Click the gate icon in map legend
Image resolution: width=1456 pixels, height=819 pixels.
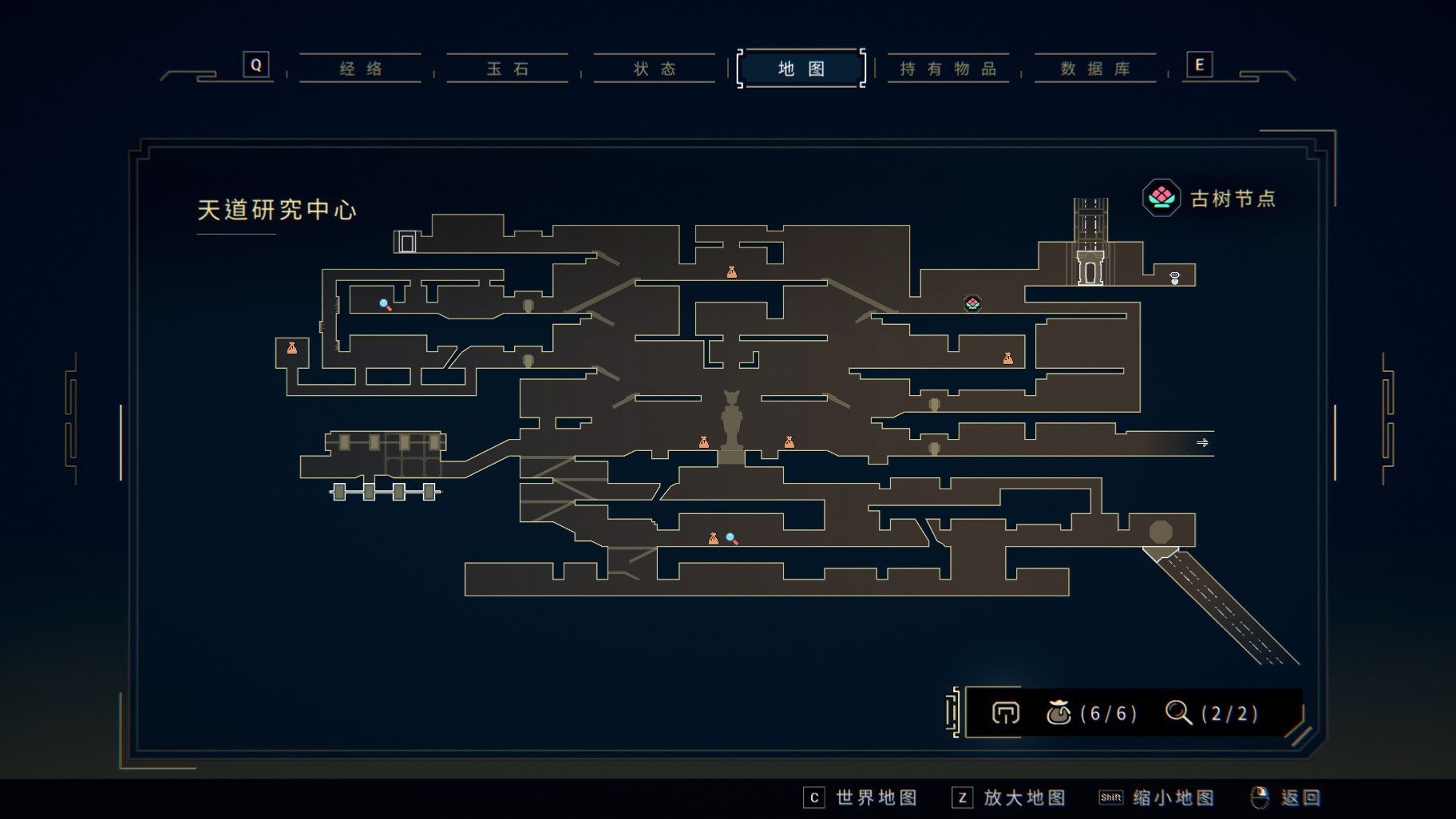(x=1006, y=712)
